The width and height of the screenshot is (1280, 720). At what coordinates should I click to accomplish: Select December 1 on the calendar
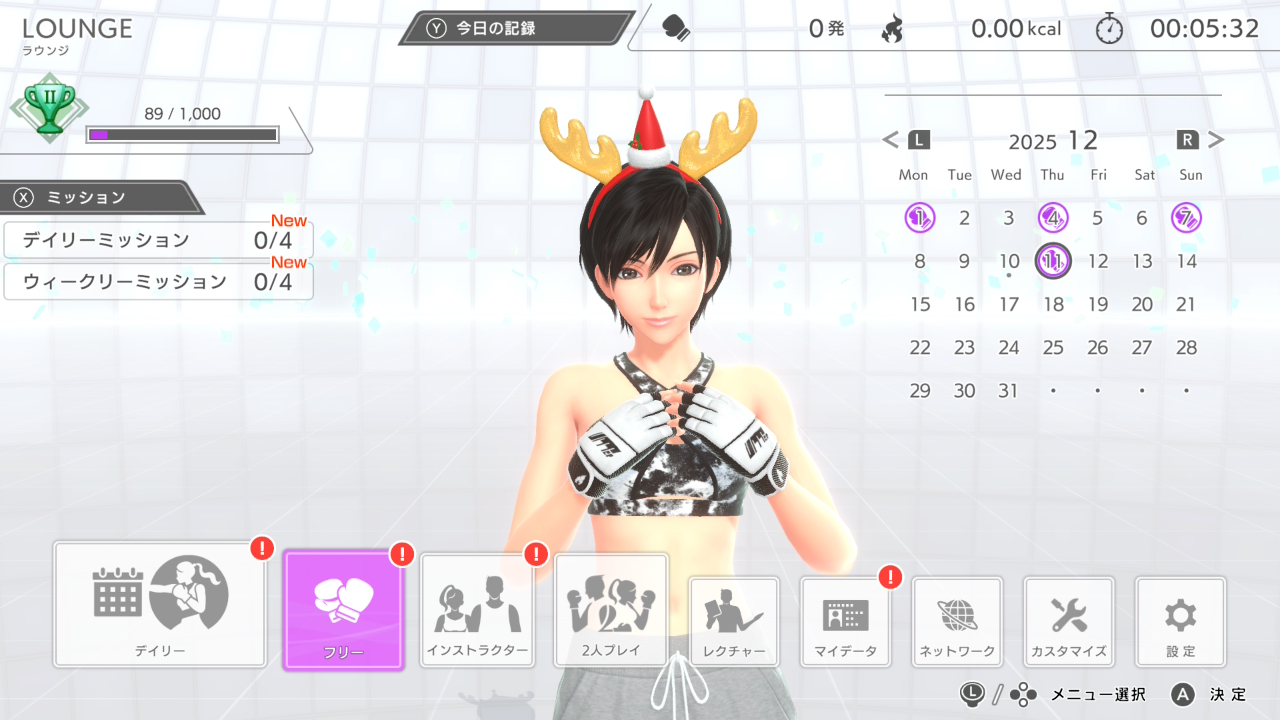tap(919, 218)
